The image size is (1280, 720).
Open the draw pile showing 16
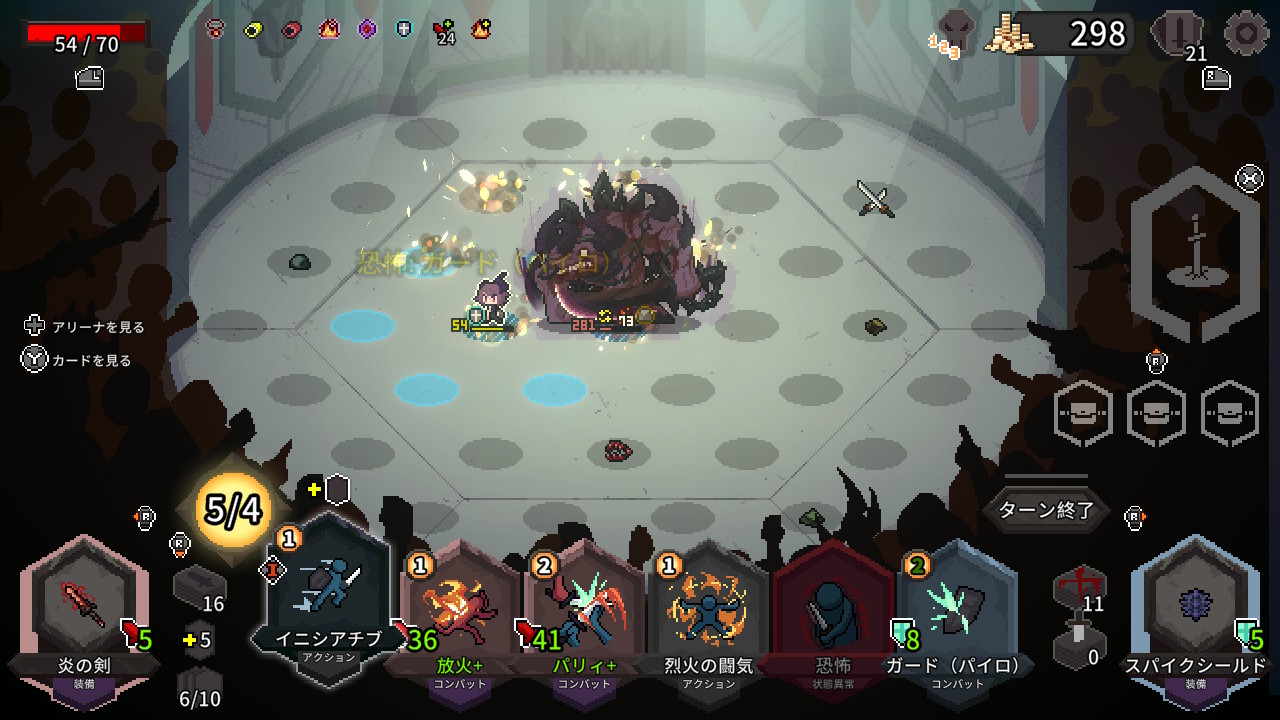[198, 588]
